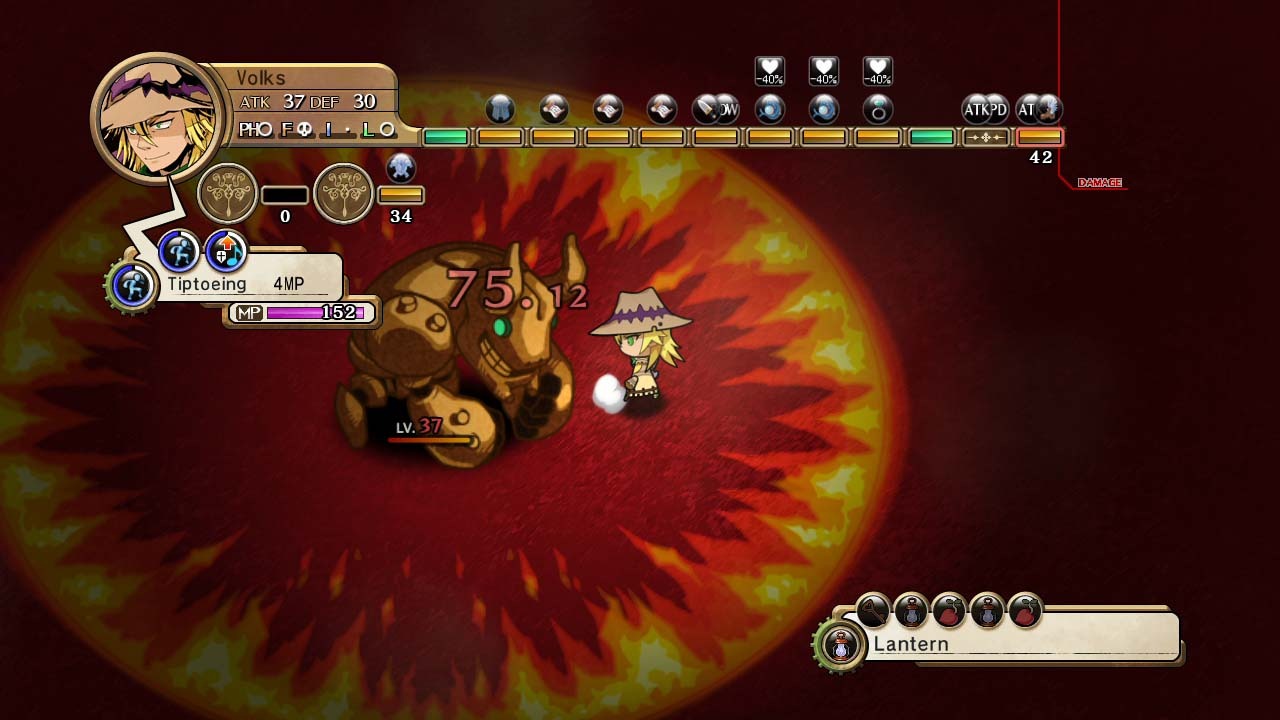
Task: Choose the shield and music note skill
Action: point(226,251)
